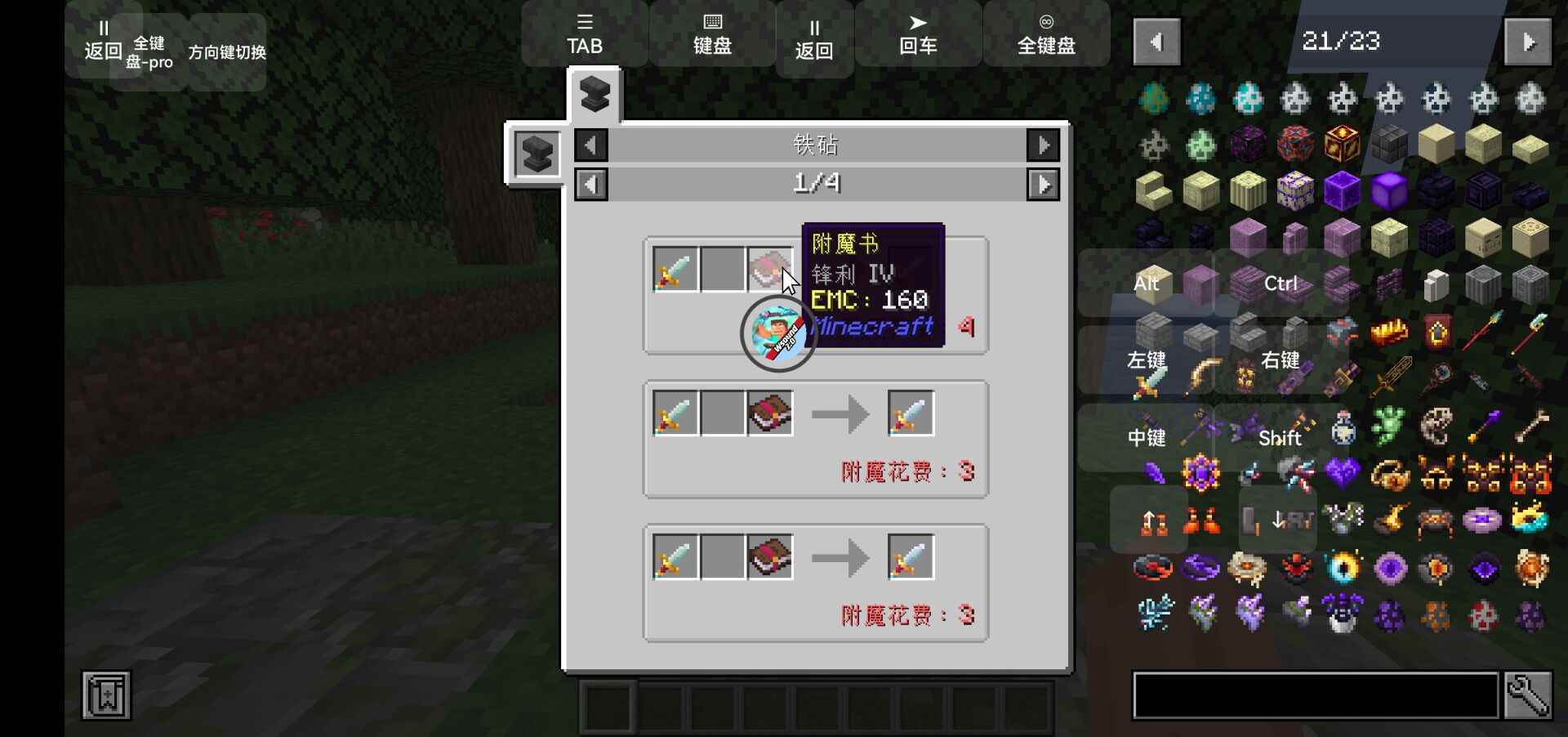Toggle the Alt key overlay
Image resolution: width=1568 pixels, height=737 pixels.
[x=1147, y=284]
